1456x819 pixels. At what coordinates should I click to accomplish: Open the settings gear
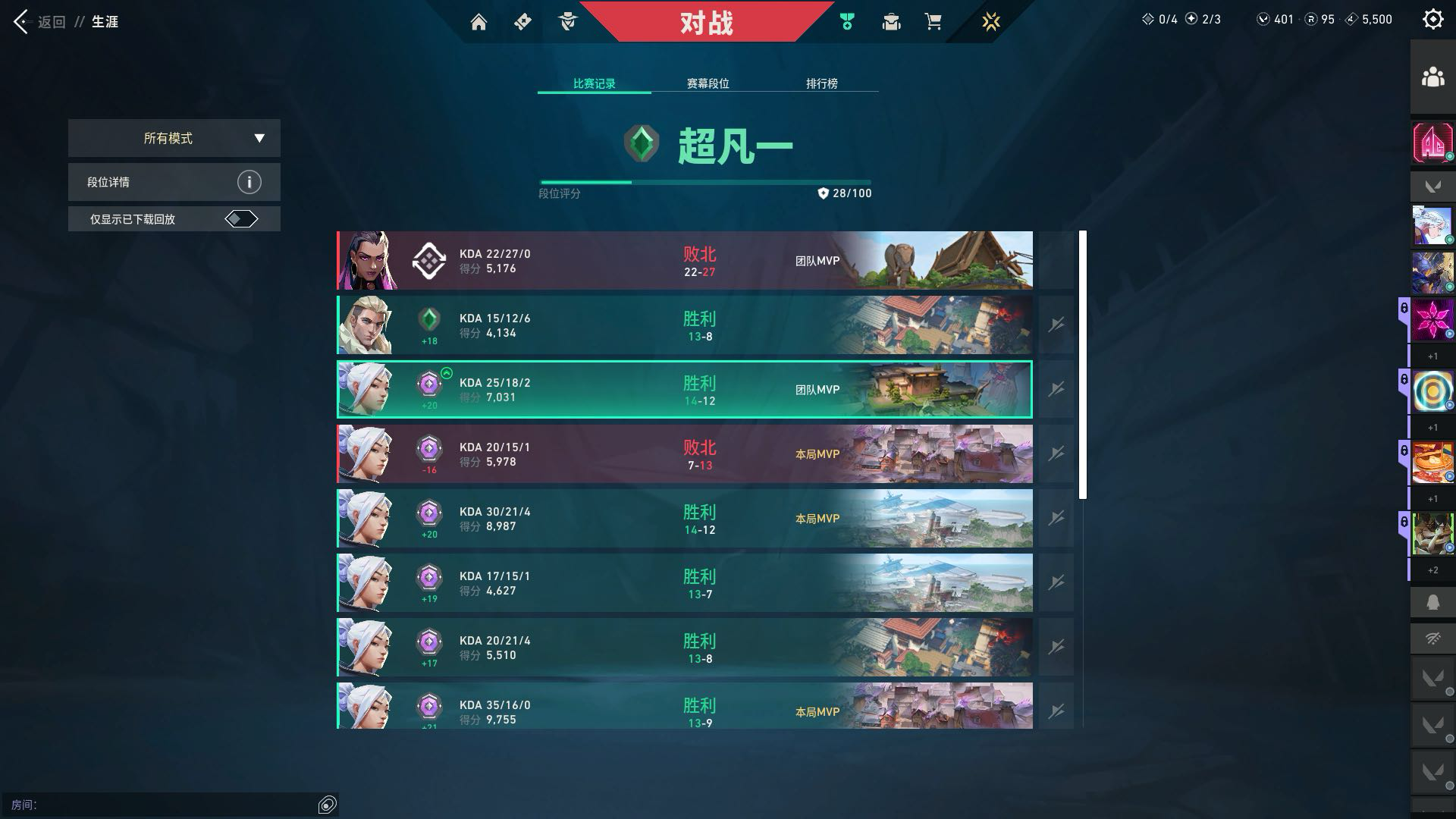click(x=1432, y=20)
